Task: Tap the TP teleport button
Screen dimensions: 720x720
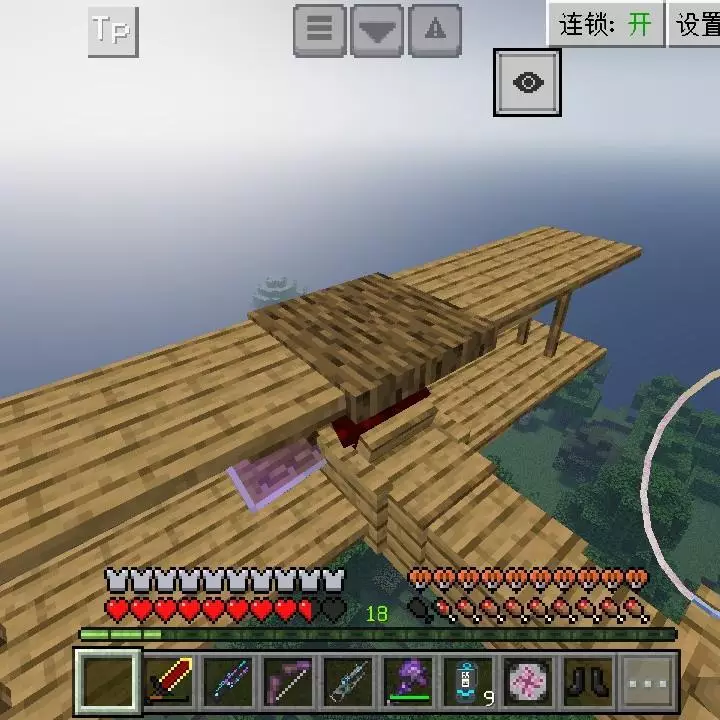Action: point(112,31)
